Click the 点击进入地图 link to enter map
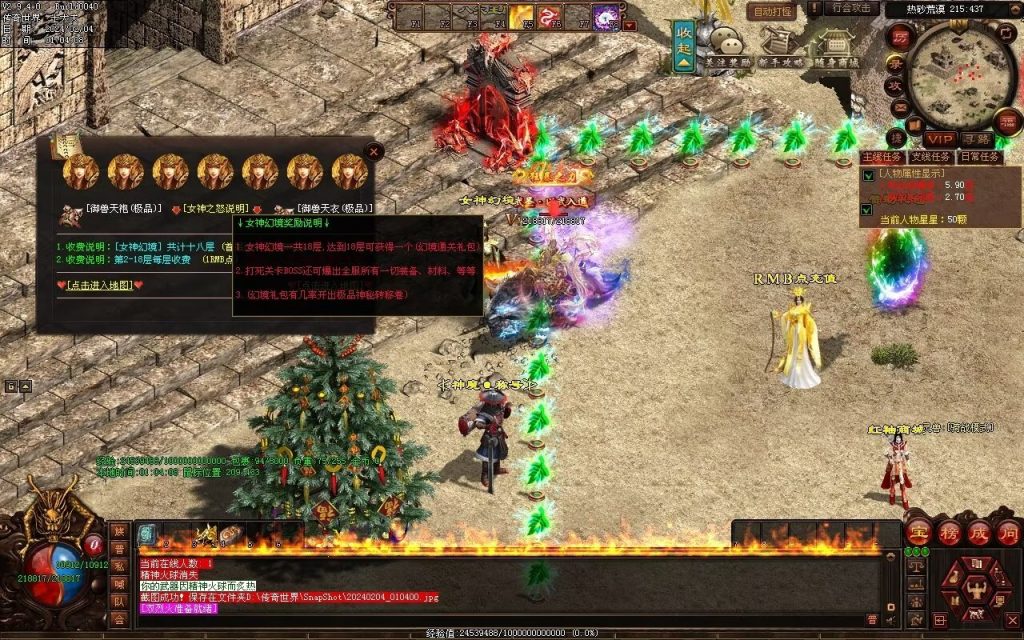 coord(99,285)
